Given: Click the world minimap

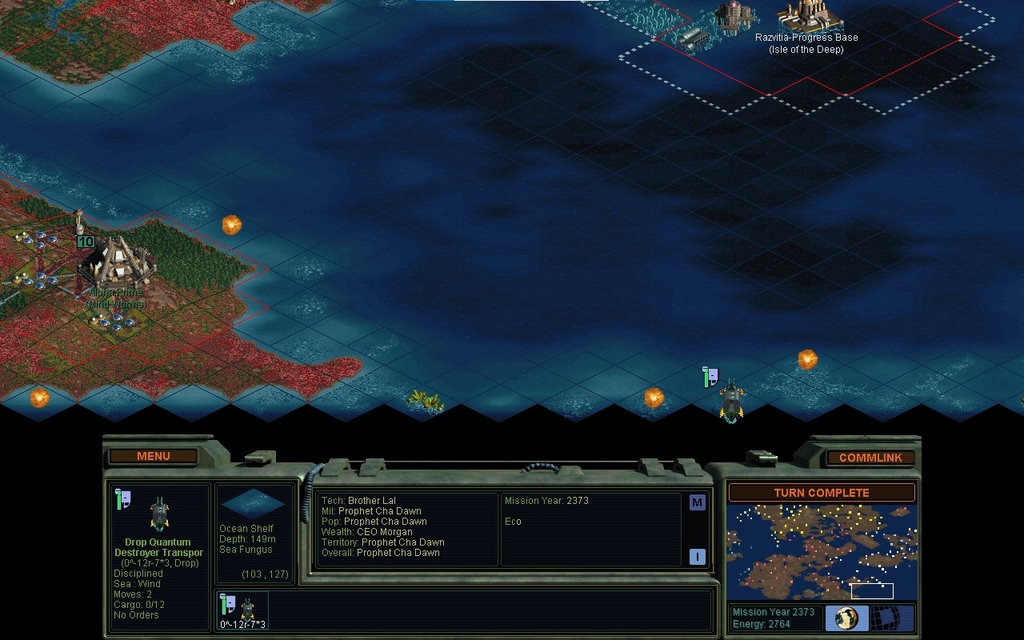Looking at the screenshot, I should [x=820, y=552].
